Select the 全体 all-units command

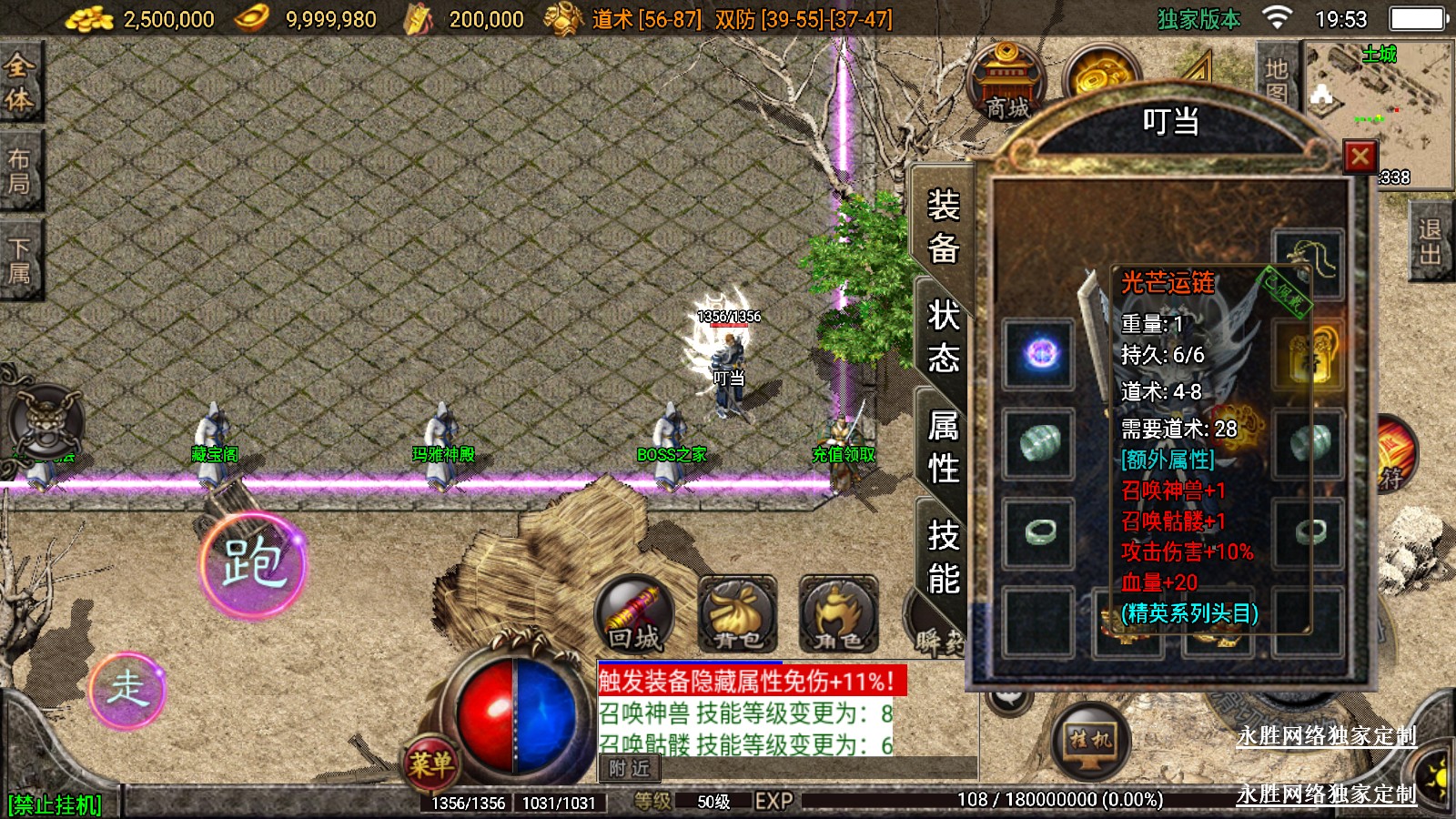(19, 82)
